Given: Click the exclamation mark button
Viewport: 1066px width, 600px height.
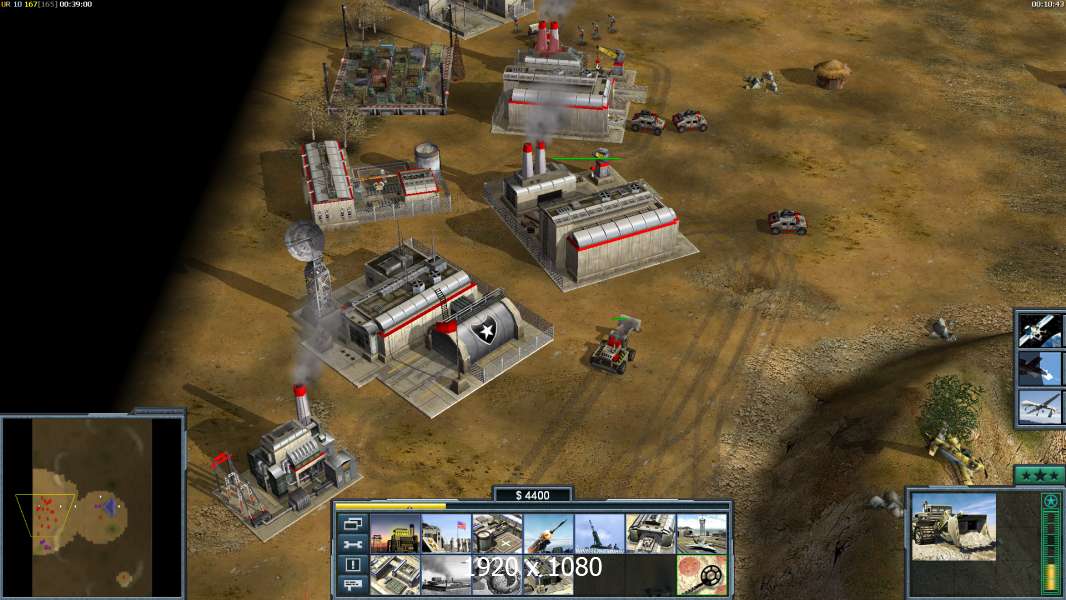Looking at the screenshot, I should (353, 565).
